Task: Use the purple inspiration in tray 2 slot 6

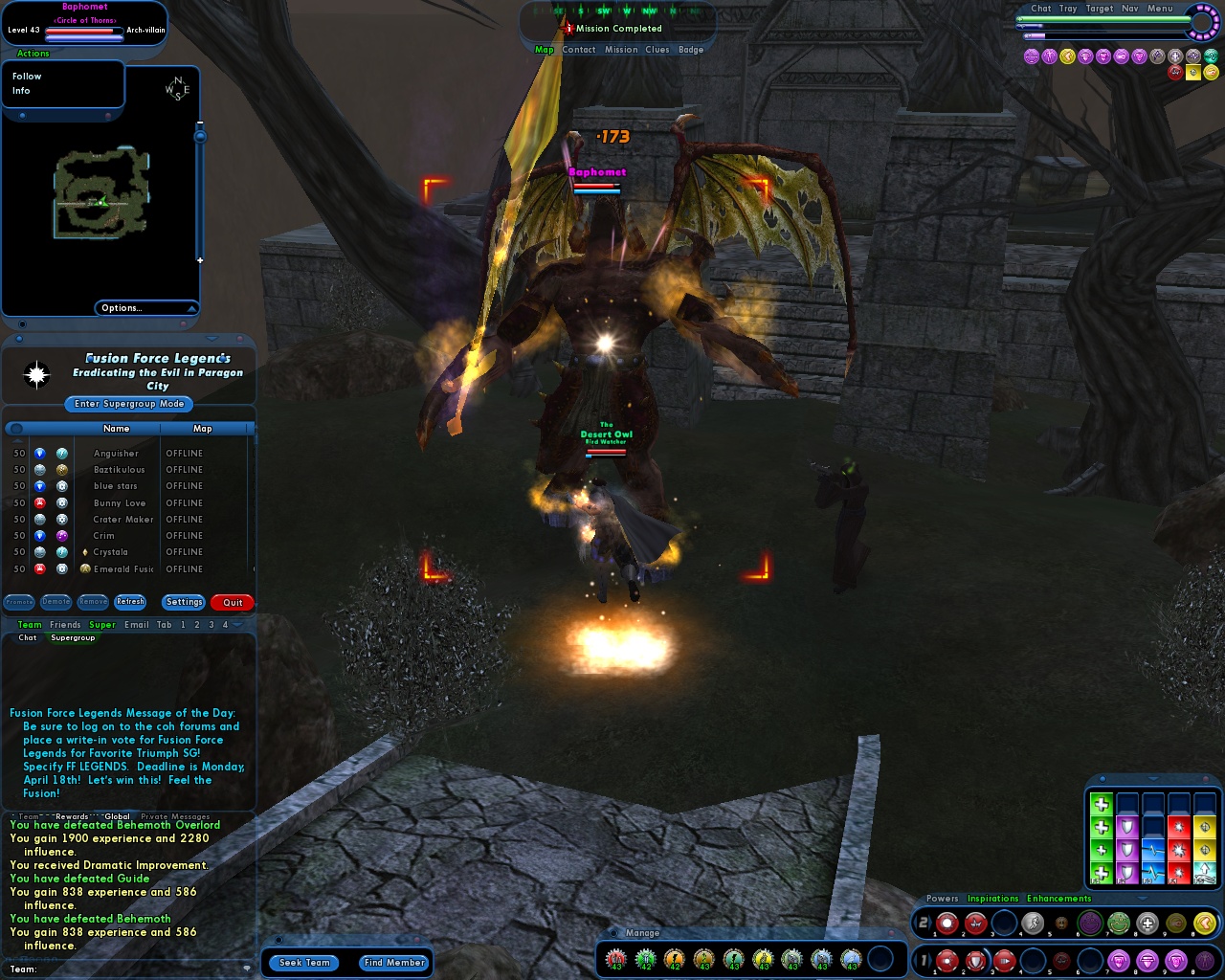Action: tap(1090, 923)
